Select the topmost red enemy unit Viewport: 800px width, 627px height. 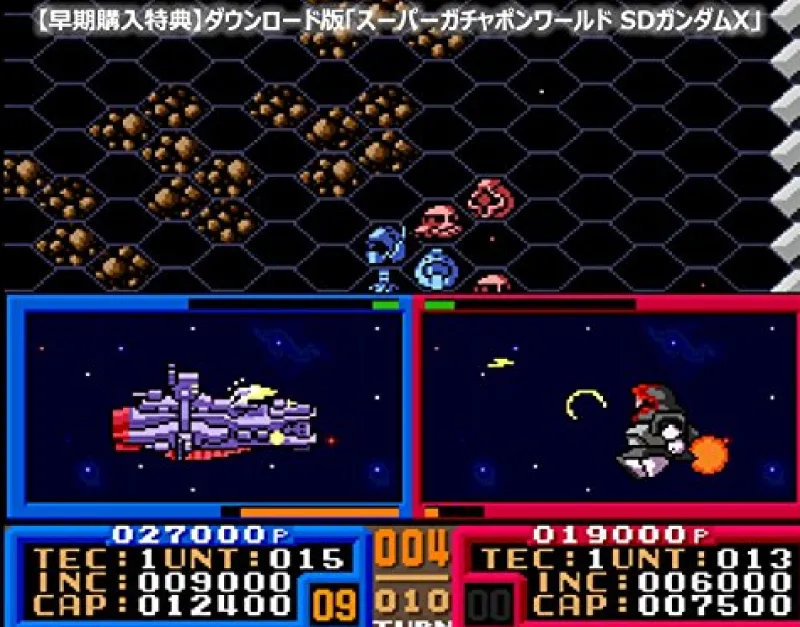[491, 198]
